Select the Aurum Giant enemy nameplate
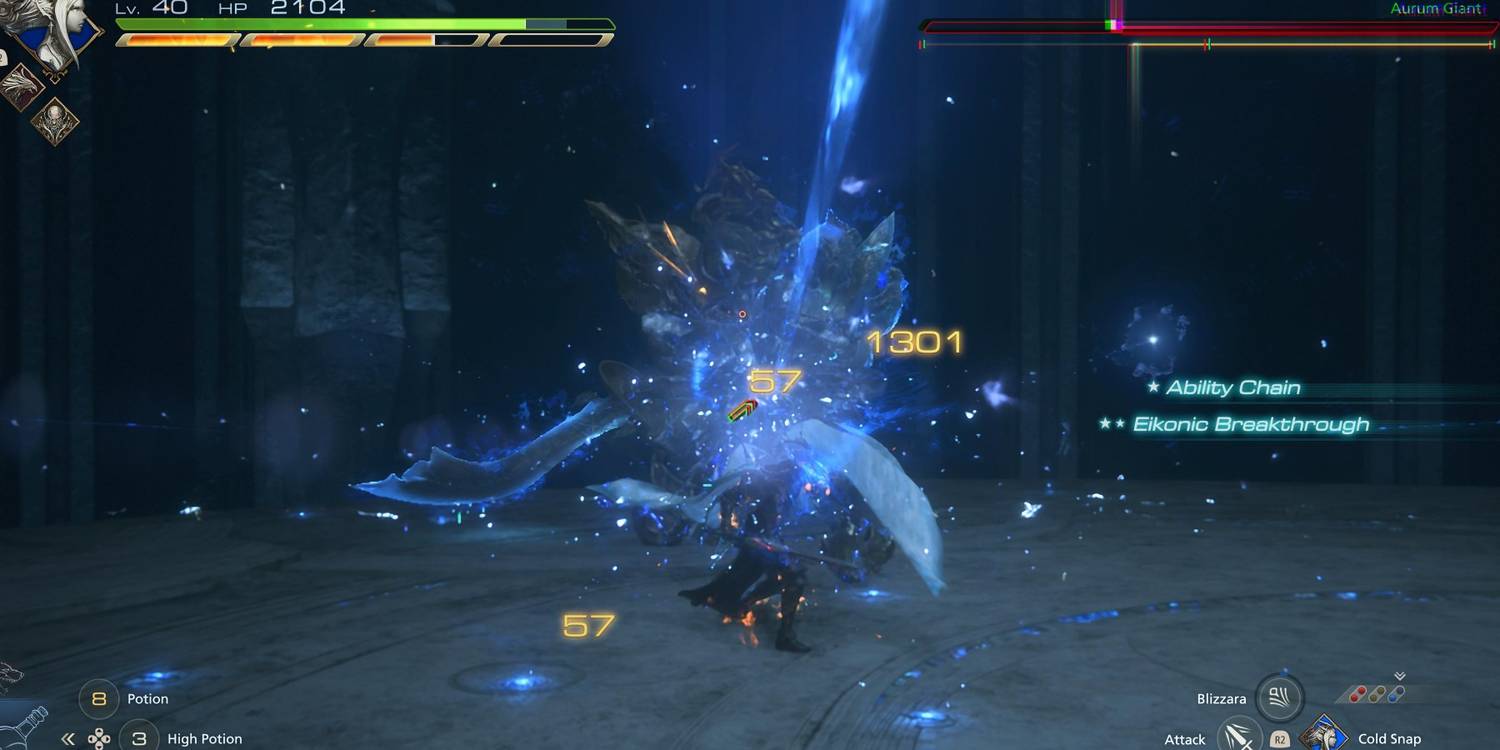The height and width of the screenshot is (750, 1500). (1440, 9)
